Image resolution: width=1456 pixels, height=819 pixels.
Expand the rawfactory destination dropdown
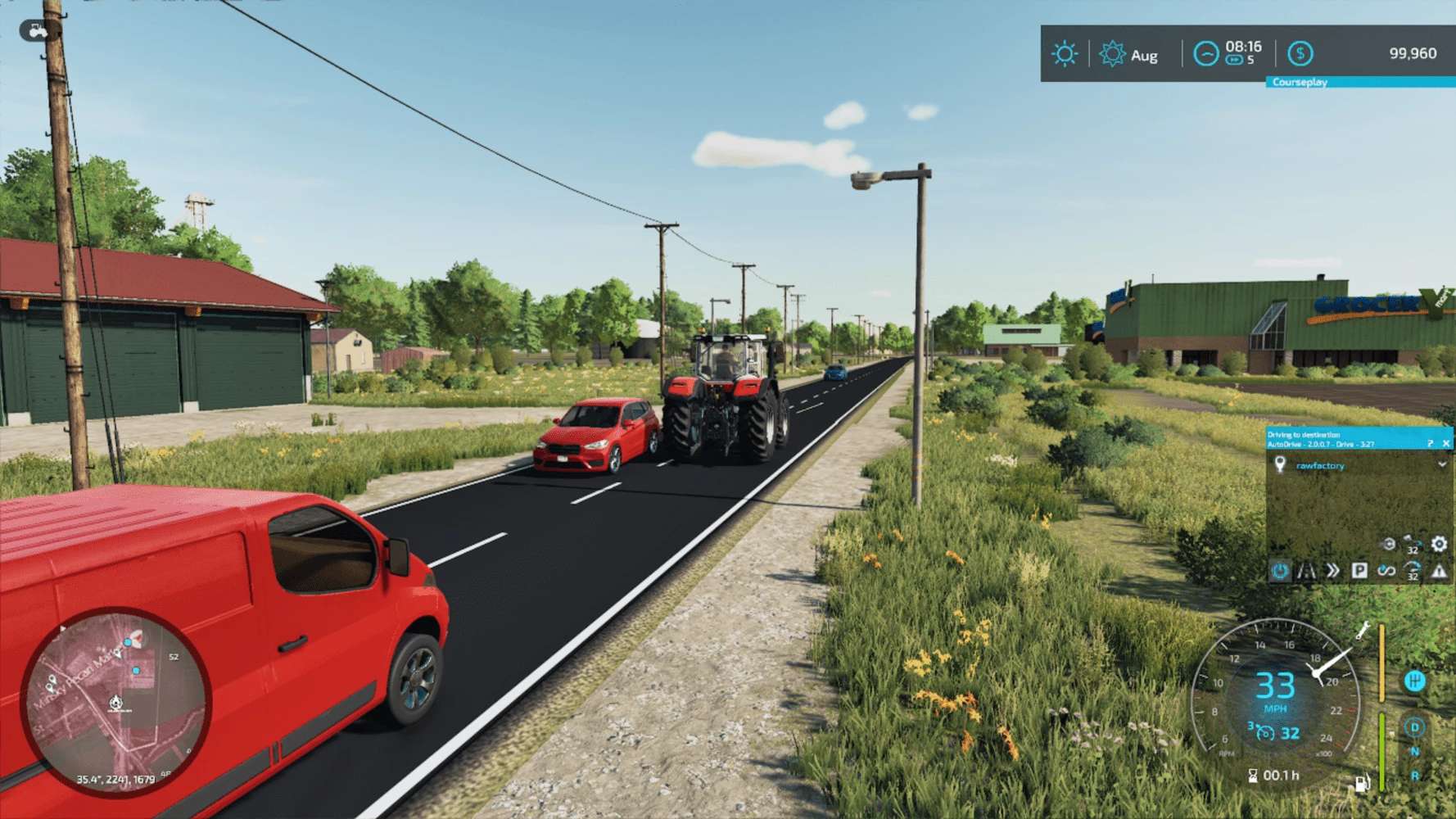pos(1441,464)
